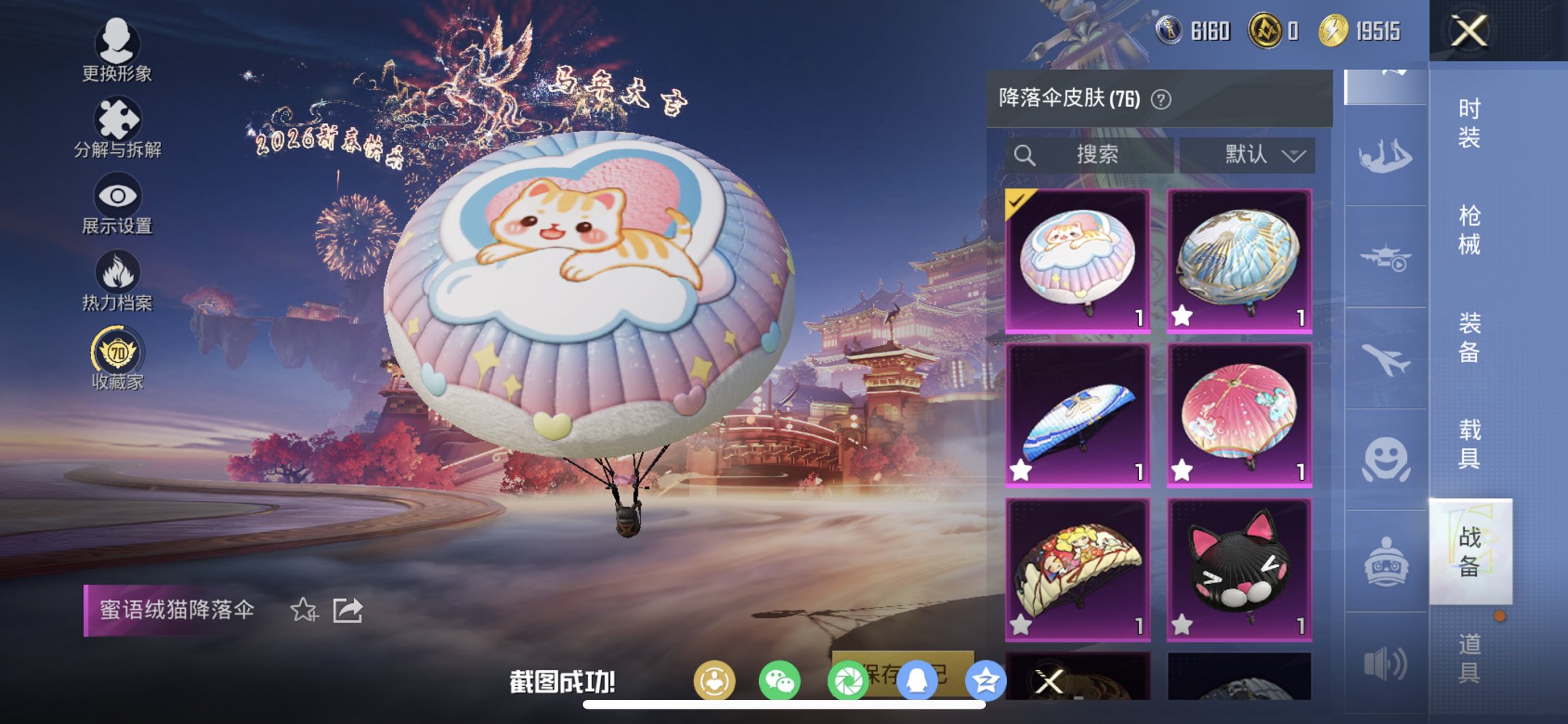Select the pink carousel parachute thumbnail

pos(1241,413)
